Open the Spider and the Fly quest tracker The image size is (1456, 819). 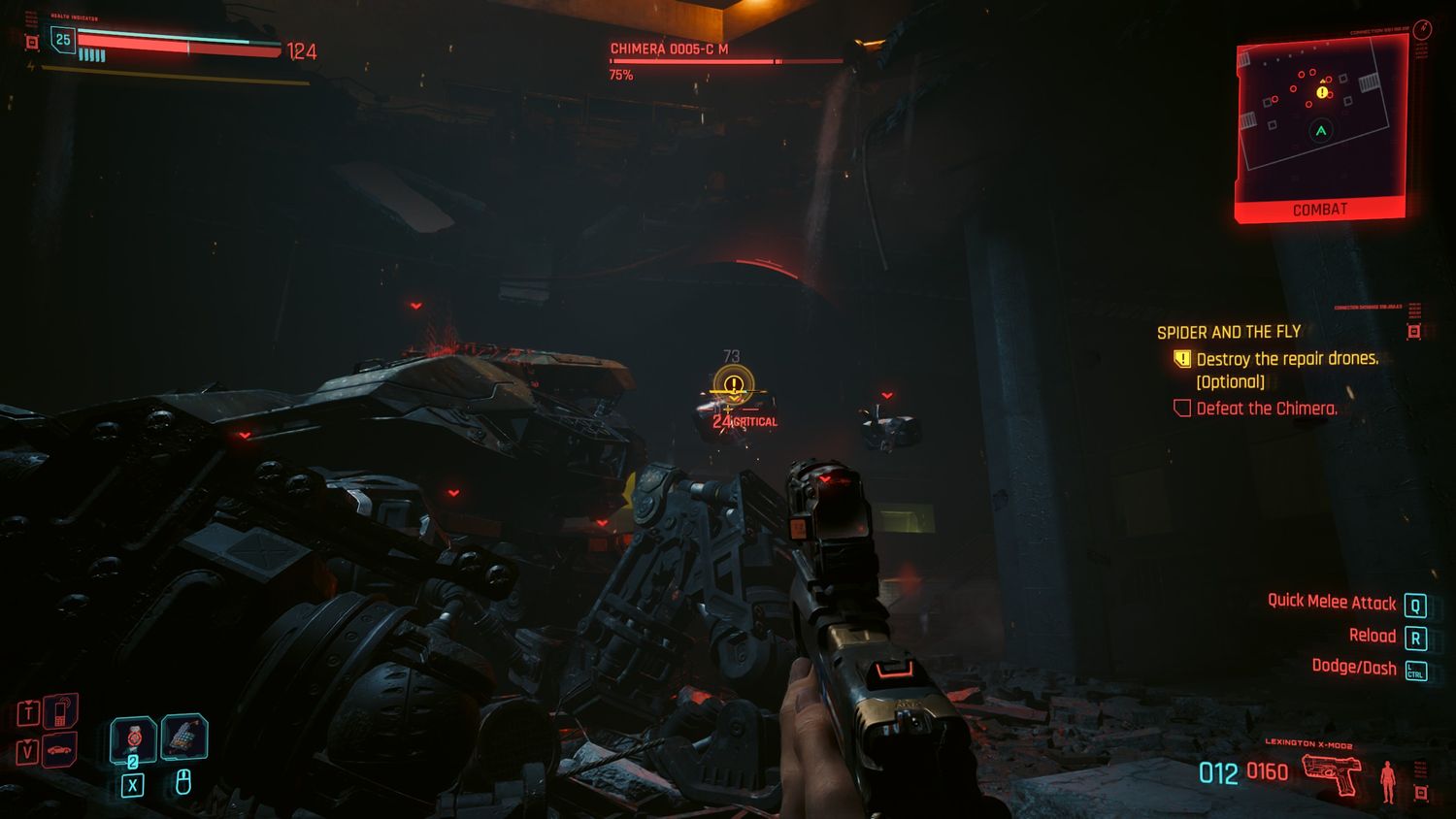(1228, 332)
